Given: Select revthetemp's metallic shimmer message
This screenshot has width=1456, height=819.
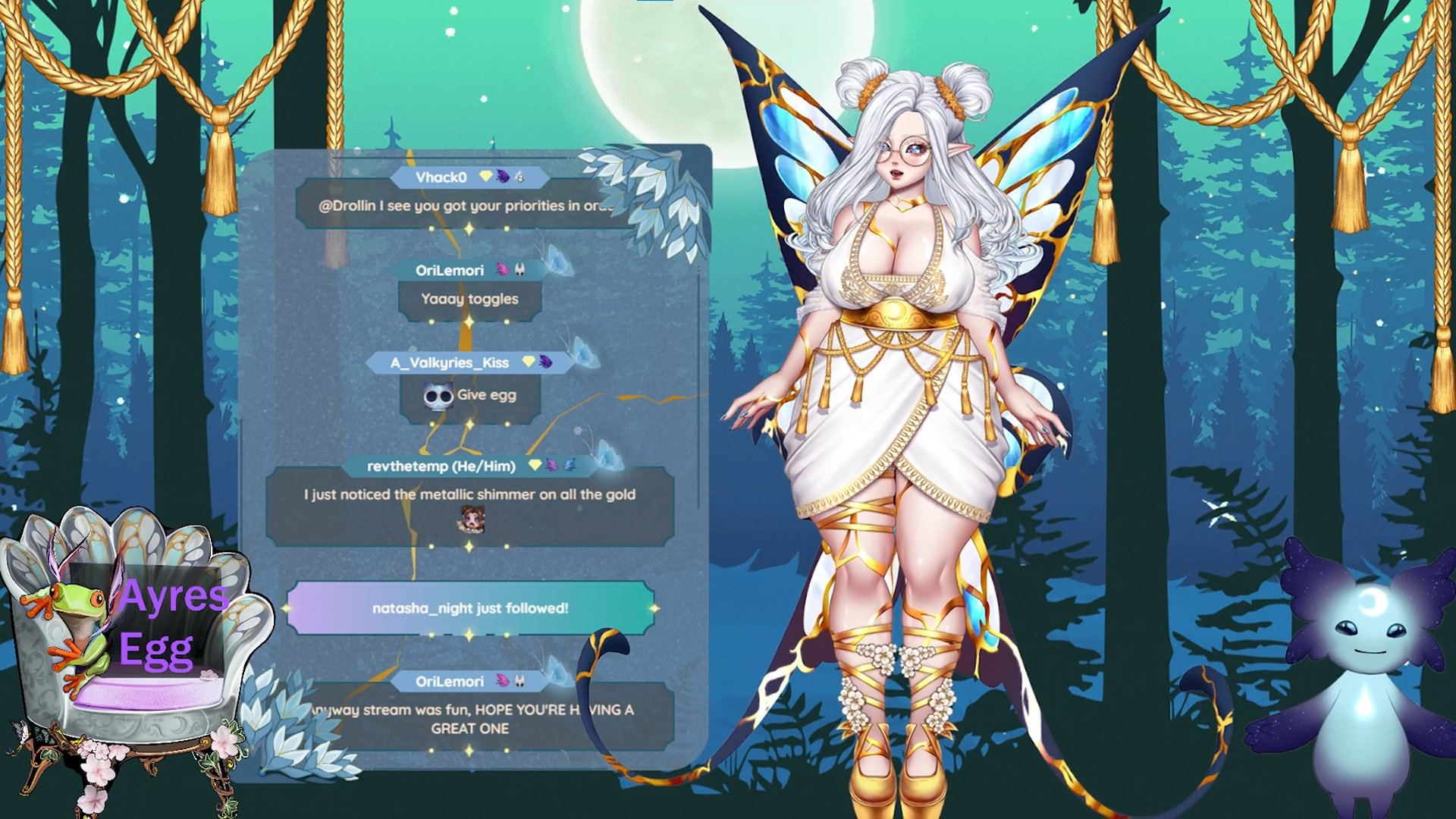Looking at the screenshot, I should [x=469, y=495].
